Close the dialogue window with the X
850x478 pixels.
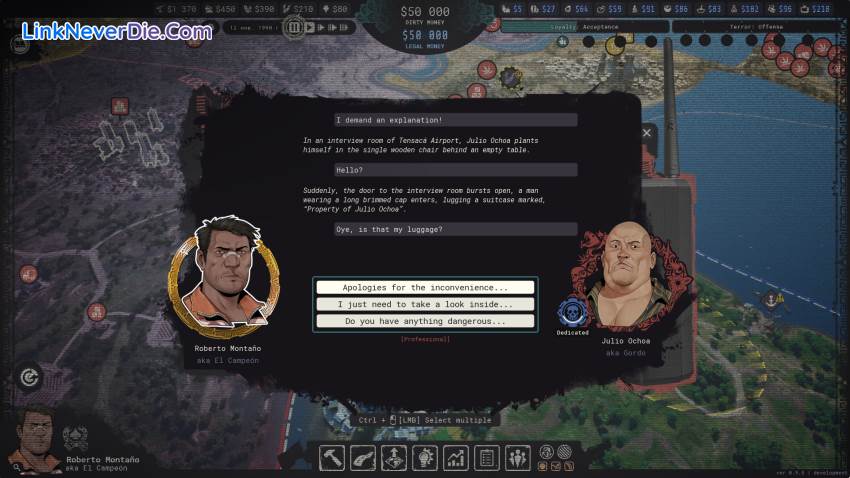(x=646, y=132)
